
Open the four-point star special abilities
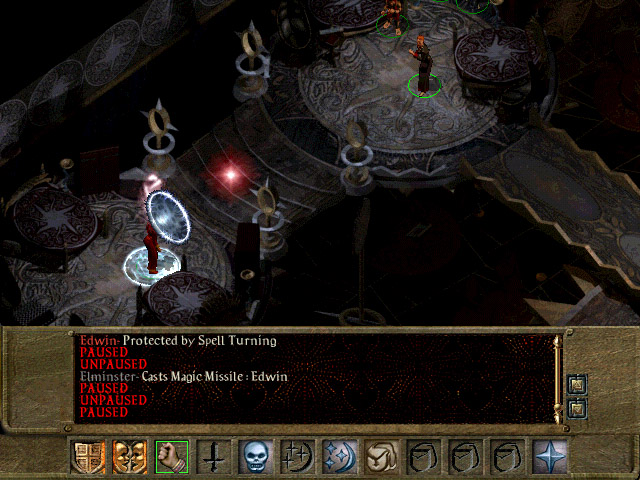[550, 457]
